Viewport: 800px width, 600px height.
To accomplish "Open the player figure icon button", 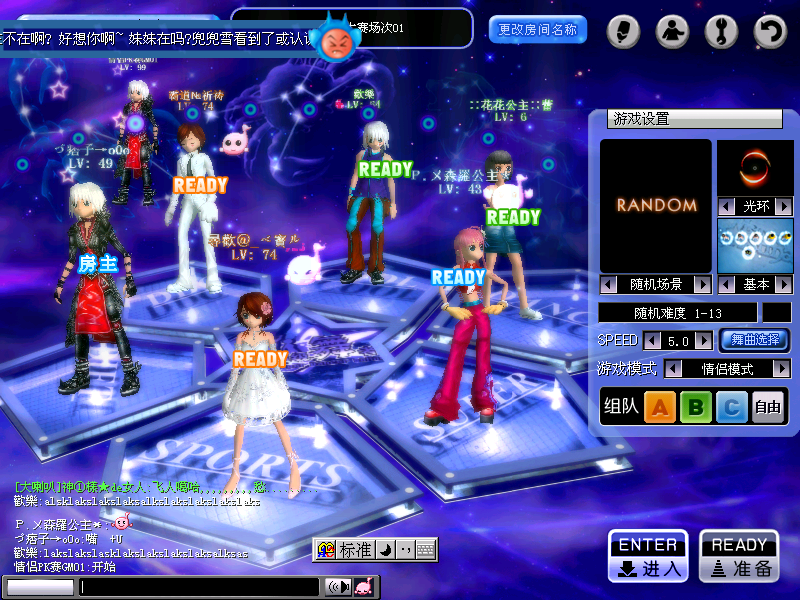I will [x=672, y=32].
